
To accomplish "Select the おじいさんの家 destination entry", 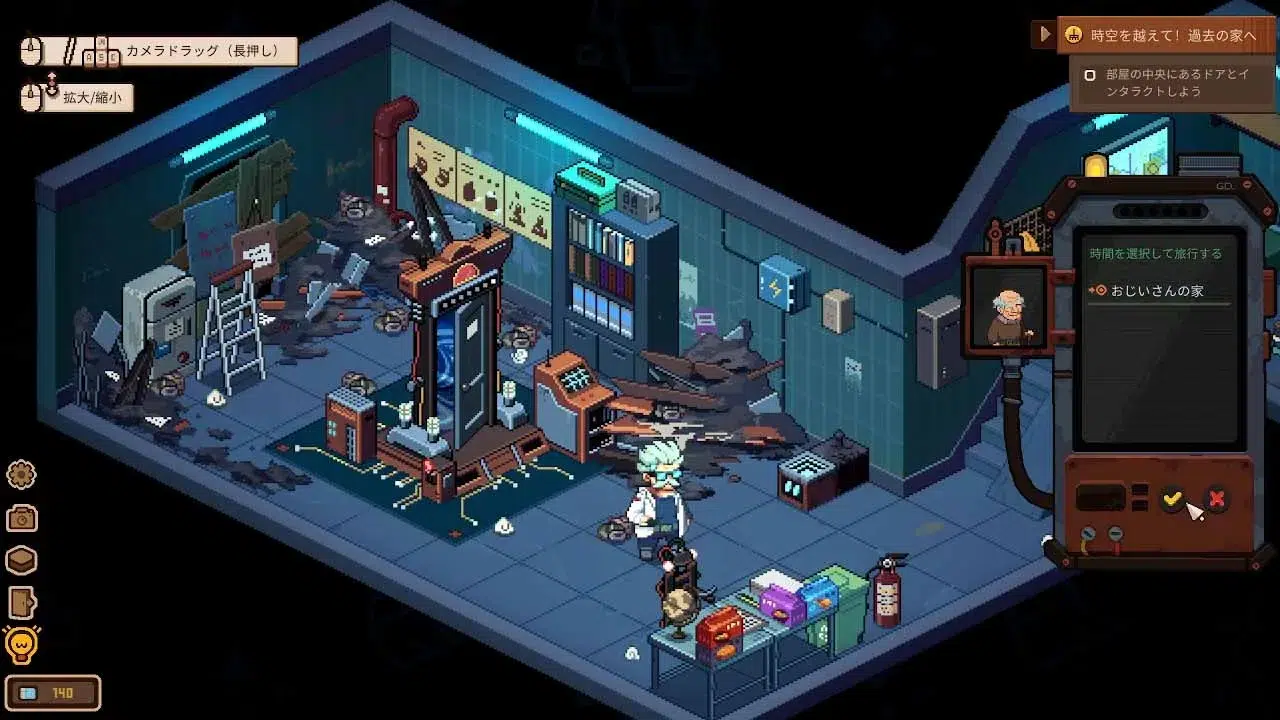I will tap(1143, 291).
